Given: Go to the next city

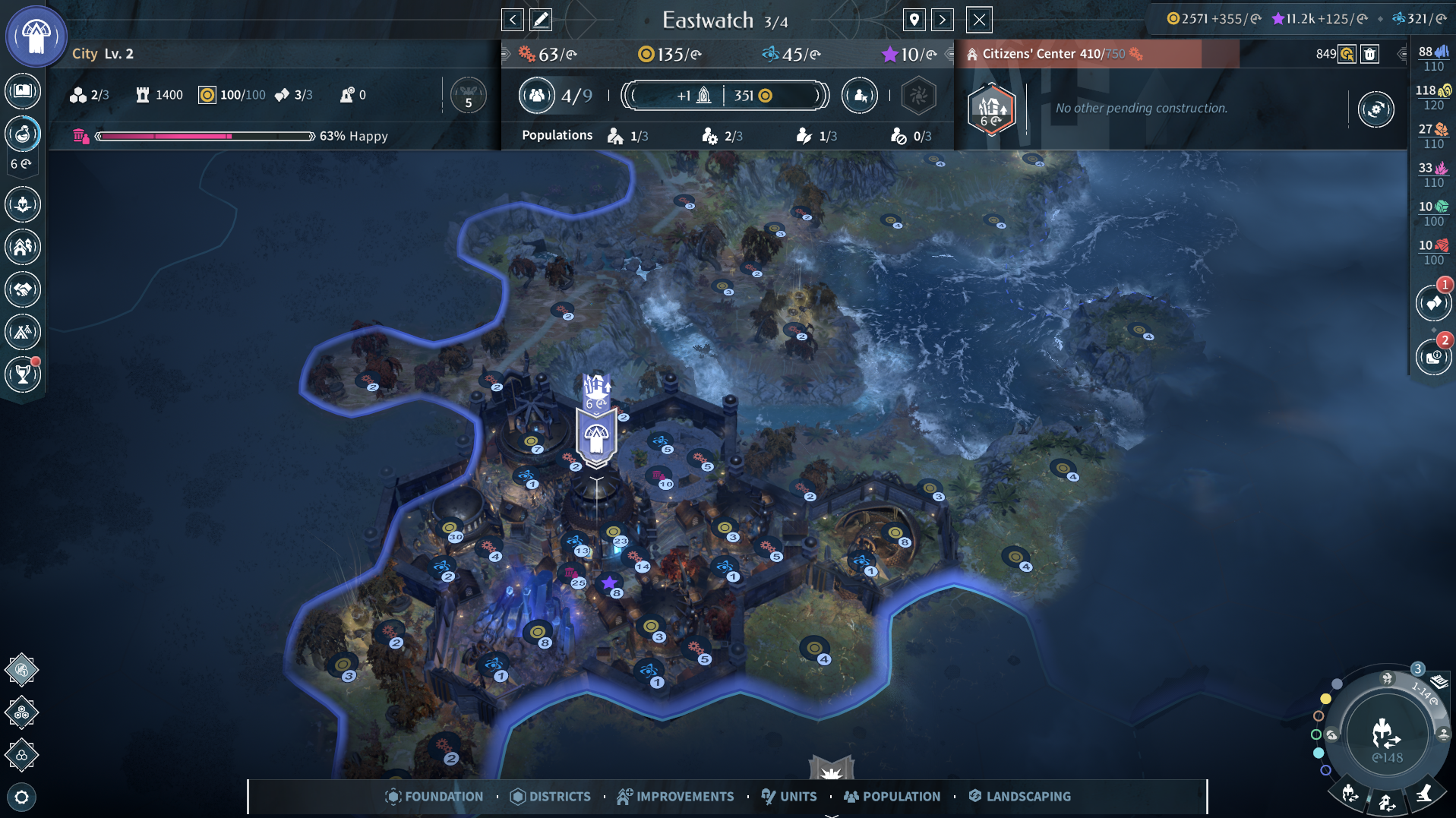Looking at the screenshot, I should pos(943,20).
